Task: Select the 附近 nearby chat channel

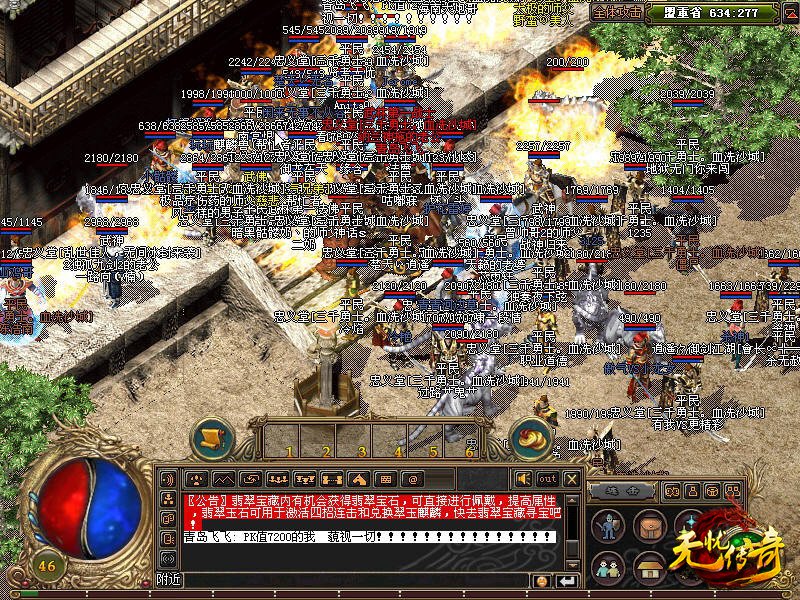Action: click(169, 580)
